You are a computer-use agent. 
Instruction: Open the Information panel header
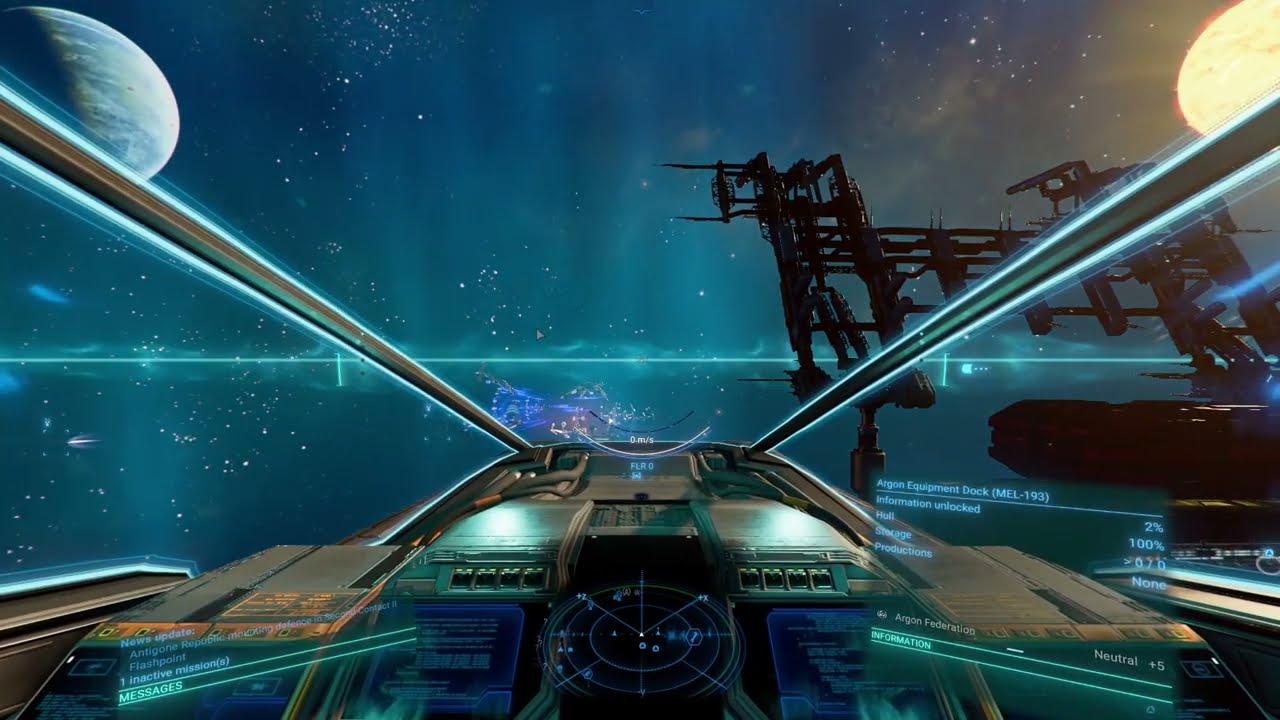[901, 644]
